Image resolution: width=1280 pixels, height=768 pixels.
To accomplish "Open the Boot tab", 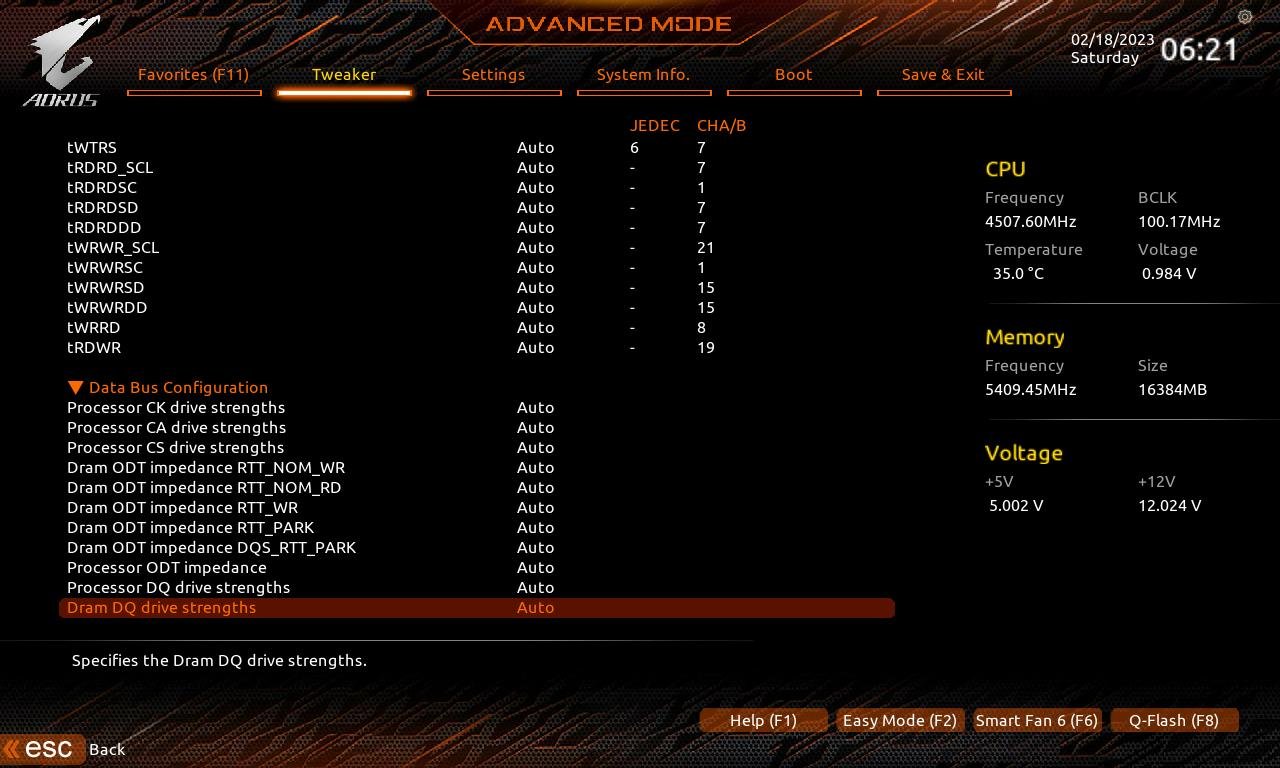I will click(x=793, y=74).
